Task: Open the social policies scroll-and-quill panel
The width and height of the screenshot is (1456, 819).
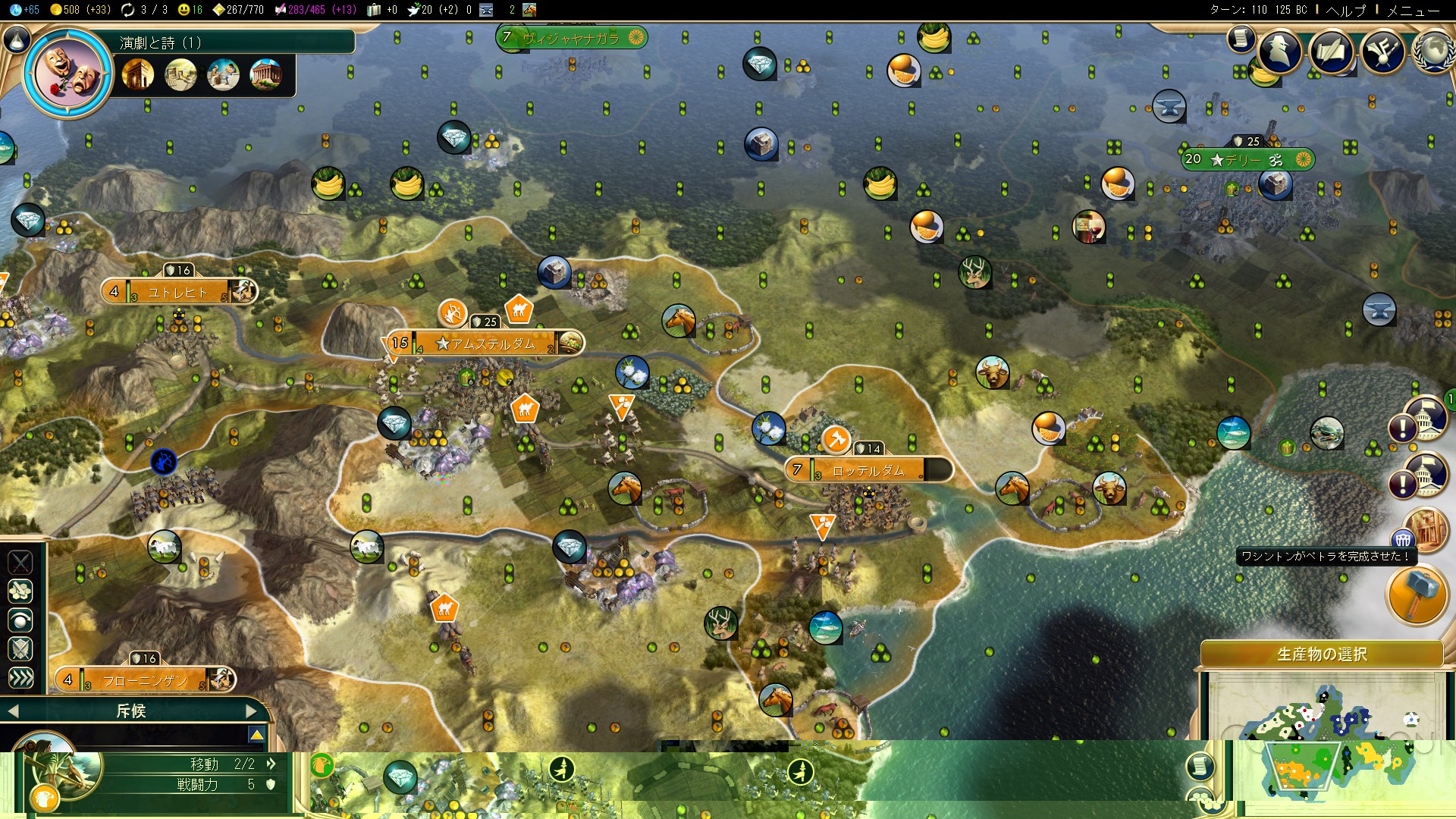Action: click(1332, 52)
